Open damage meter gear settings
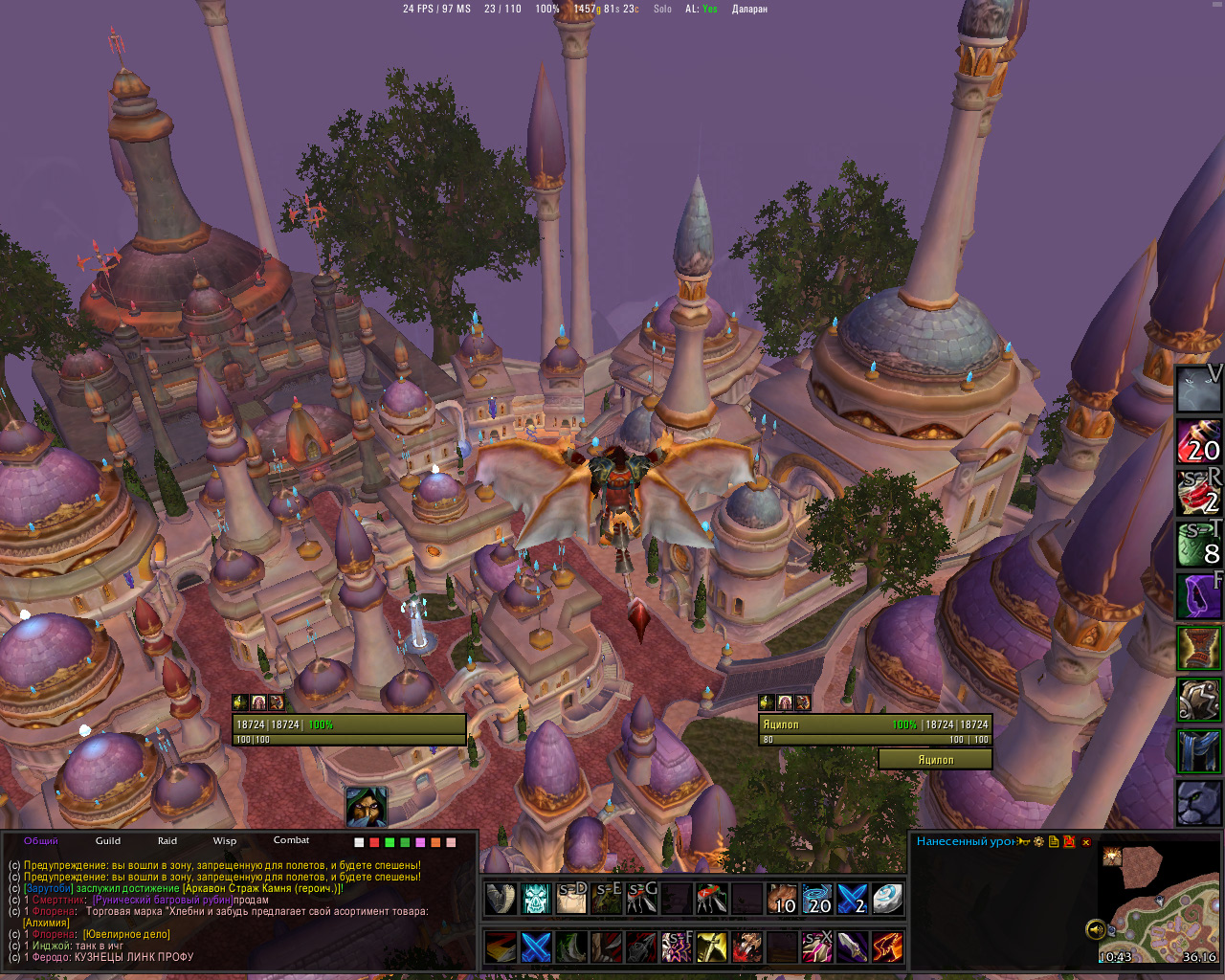The image size is (1225, 980). click(x=1038, y=842)
